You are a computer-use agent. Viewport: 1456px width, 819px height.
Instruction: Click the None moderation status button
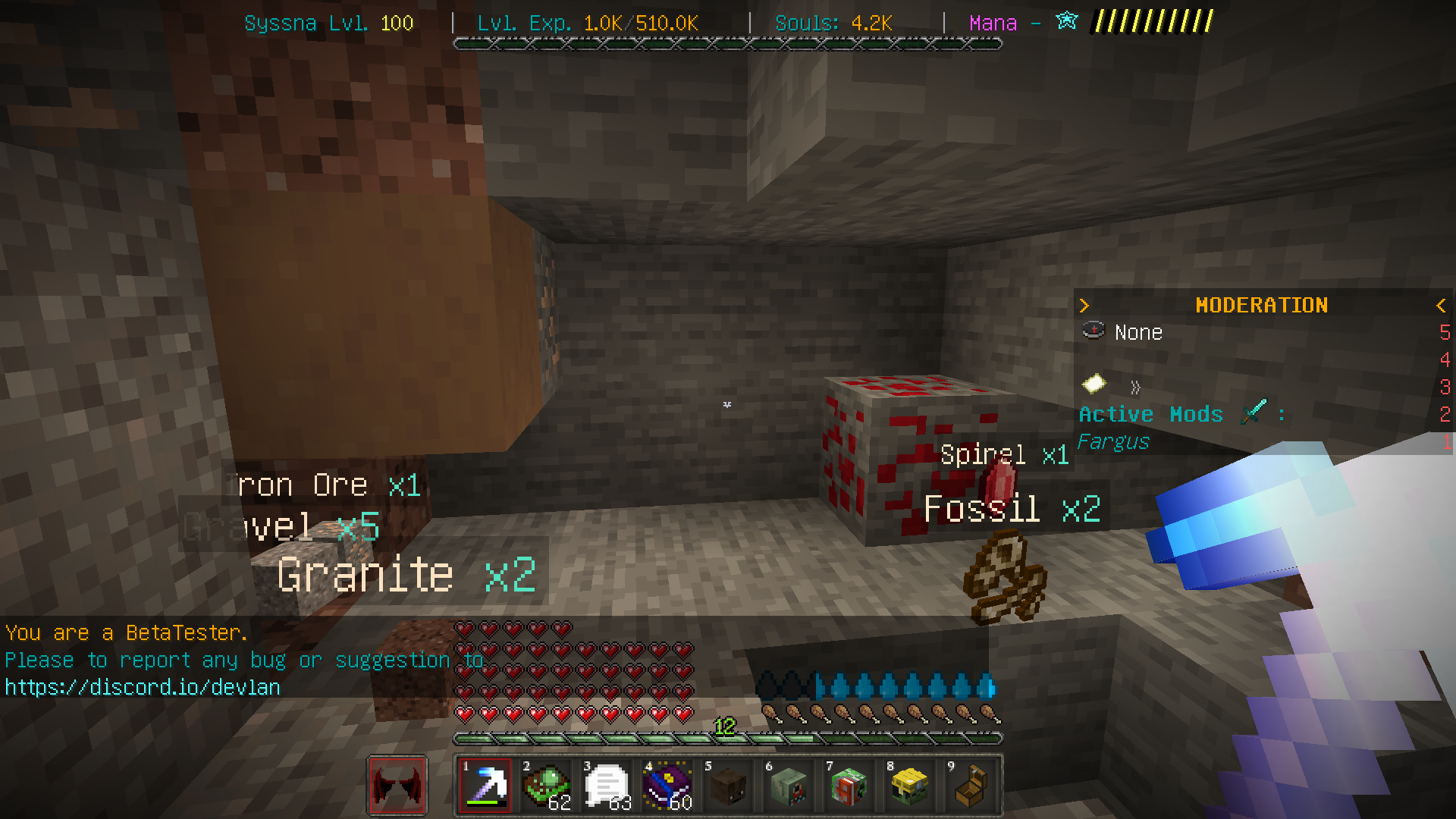point(1137,331)
